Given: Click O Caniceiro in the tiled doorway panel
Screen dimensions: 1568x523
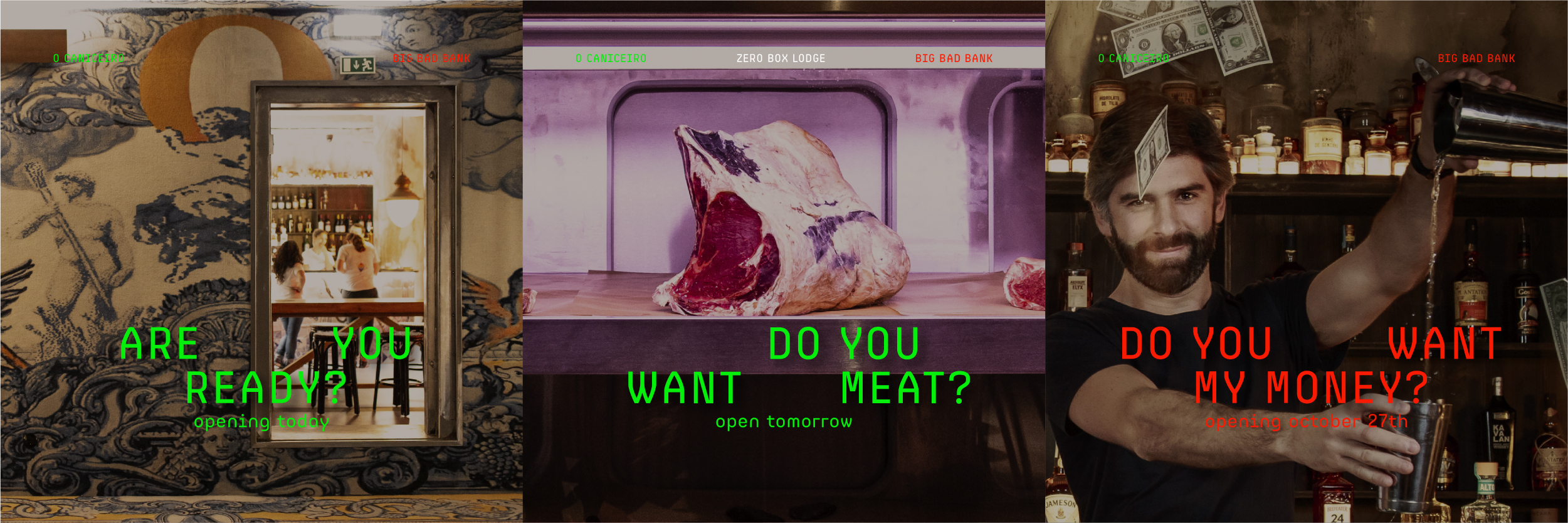Looking at the screenshot, I should tap(88, 58).
